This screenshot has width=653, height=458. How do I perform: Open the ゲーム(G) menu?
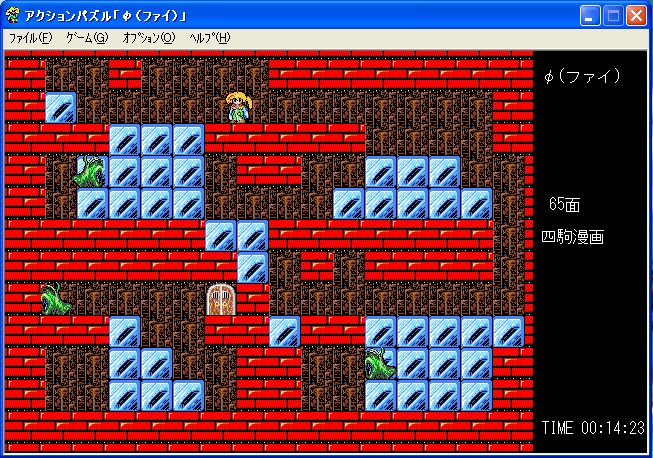click(86, 38)
